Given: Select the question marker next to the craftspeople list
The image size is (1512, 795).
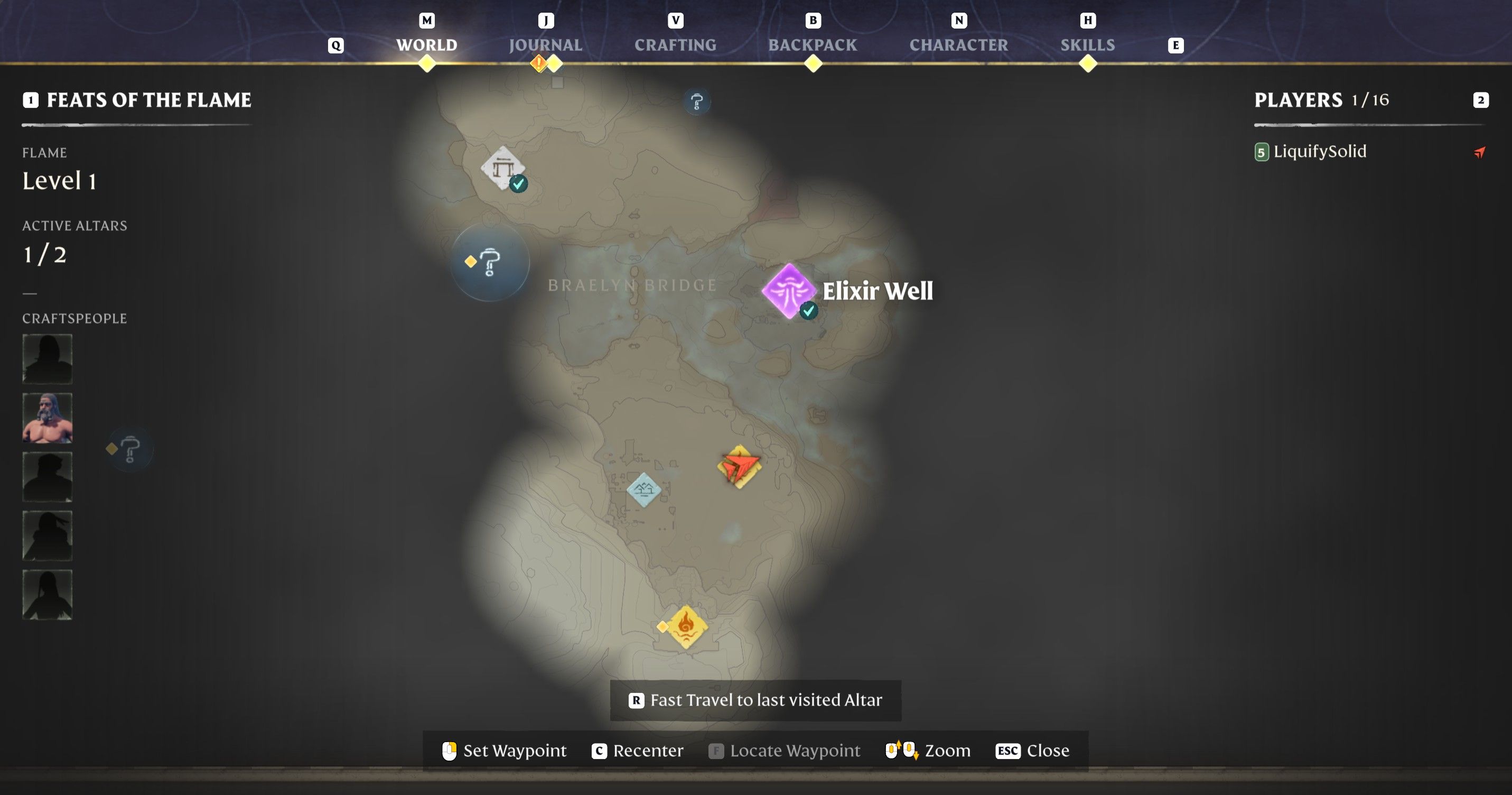Looking at the screenshot, I should click(x=129, y=449).
